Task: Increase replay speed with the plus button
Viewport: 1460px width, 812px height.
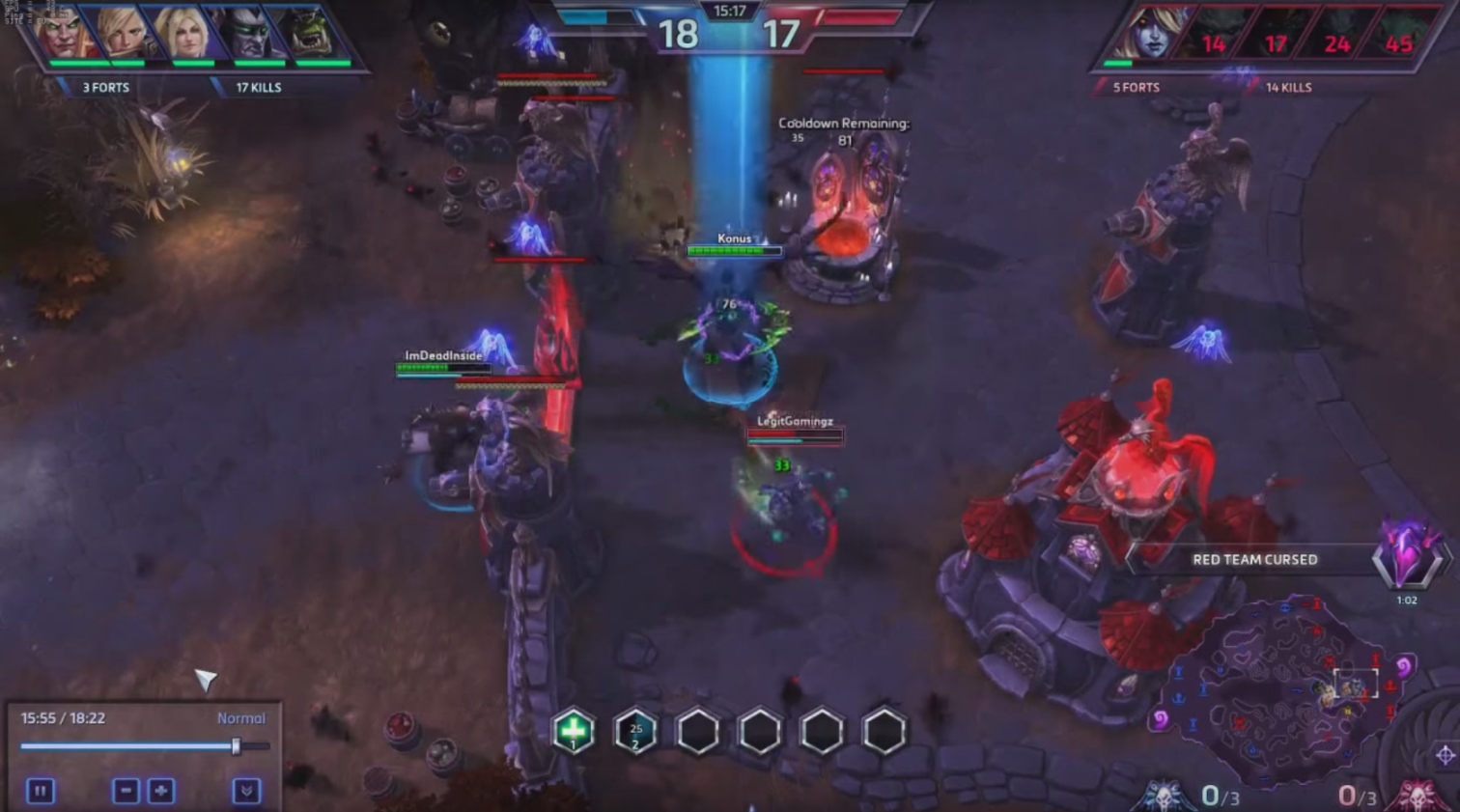Action: point(161,792)
